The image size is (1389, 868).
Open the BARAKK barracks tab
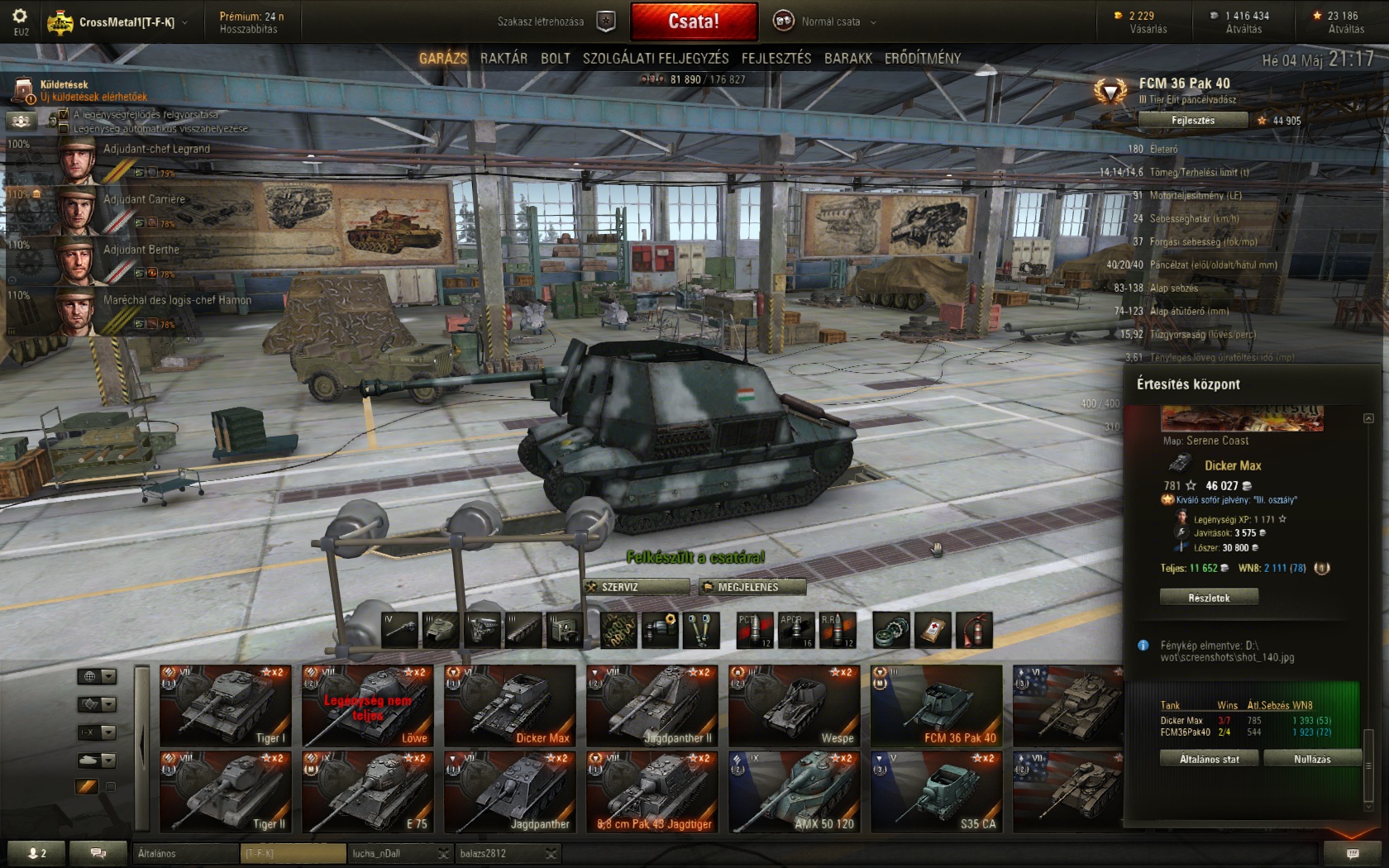point(848,58)
